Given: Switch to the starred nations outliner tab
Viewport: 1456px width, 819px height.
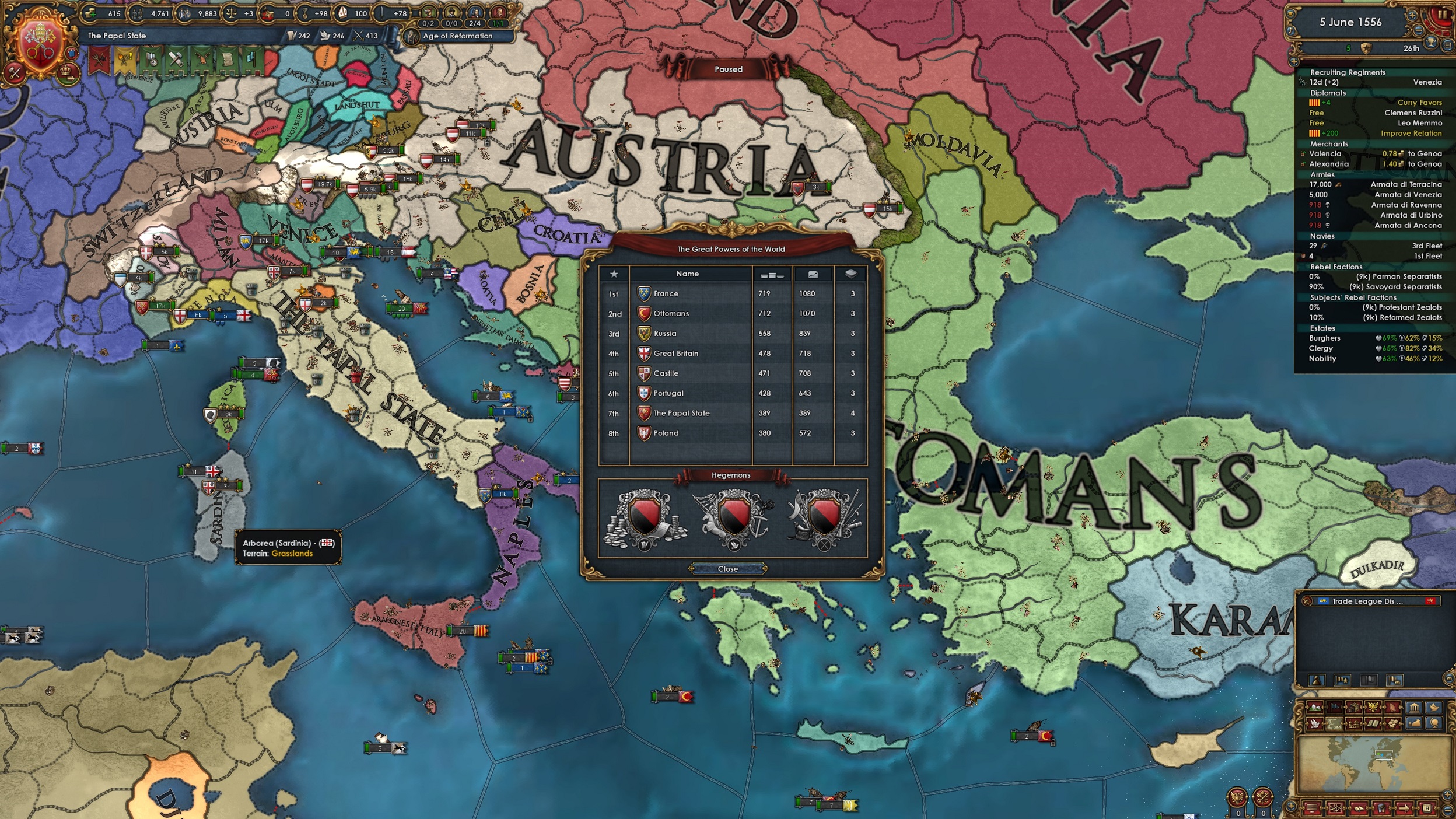Looking at the screenshot, I should [x=1341, y=680].
